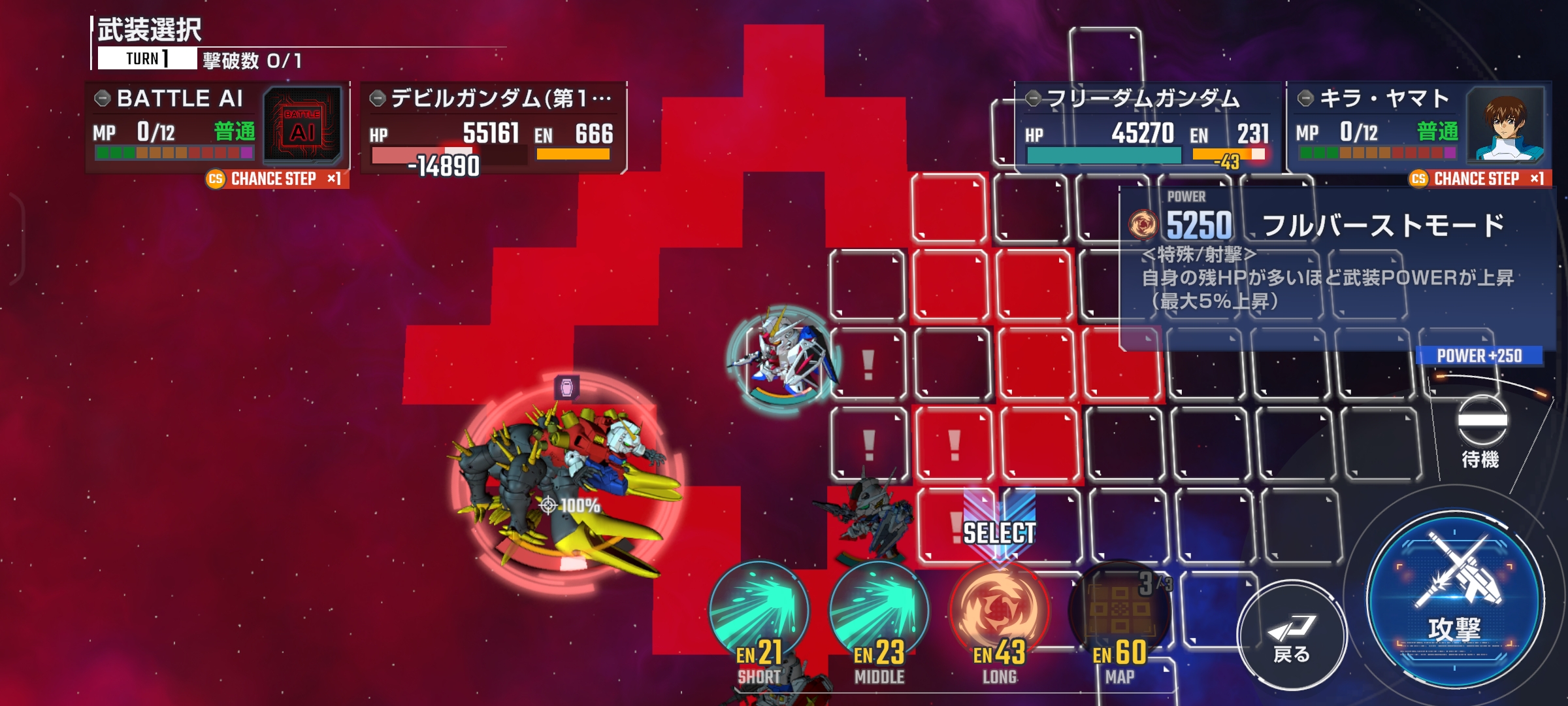View Kira Yamato's pilot portrait
Image resolution: width=1568 pixels, height=706 pixels.
[1506, 124]
